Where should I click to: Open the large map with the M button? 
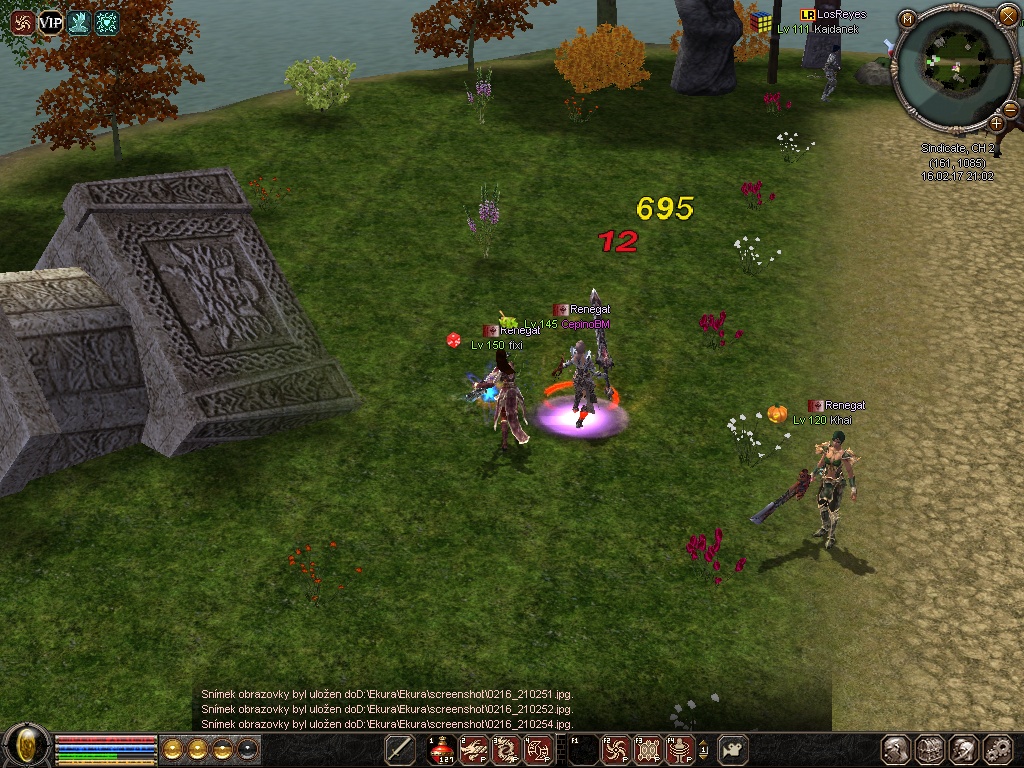(907, 18)
